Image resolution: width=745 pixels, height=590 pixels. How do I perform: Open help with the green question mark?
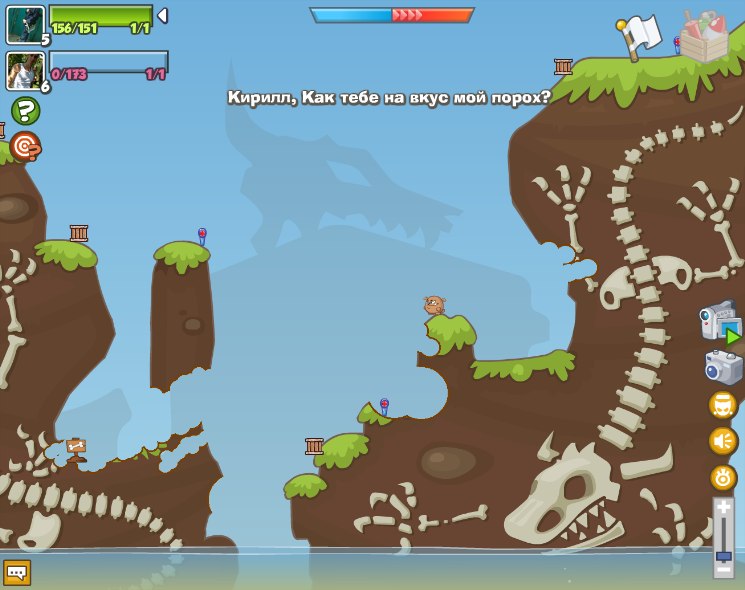tap(25, 110)
